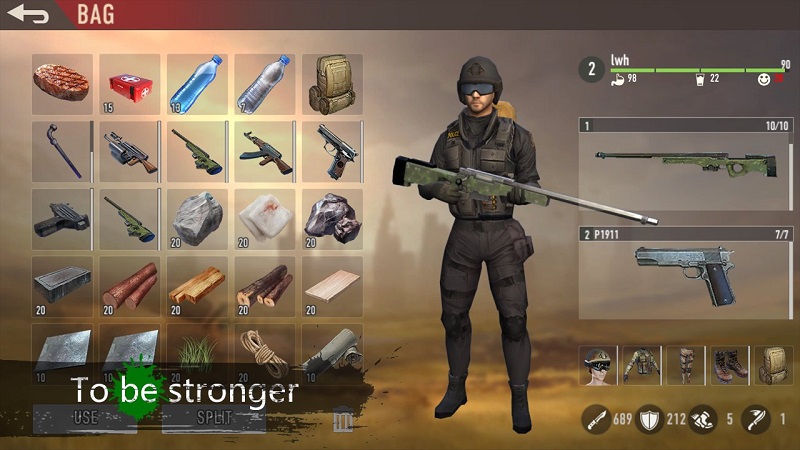Select the grilled steak in the bag

(62, 83)
